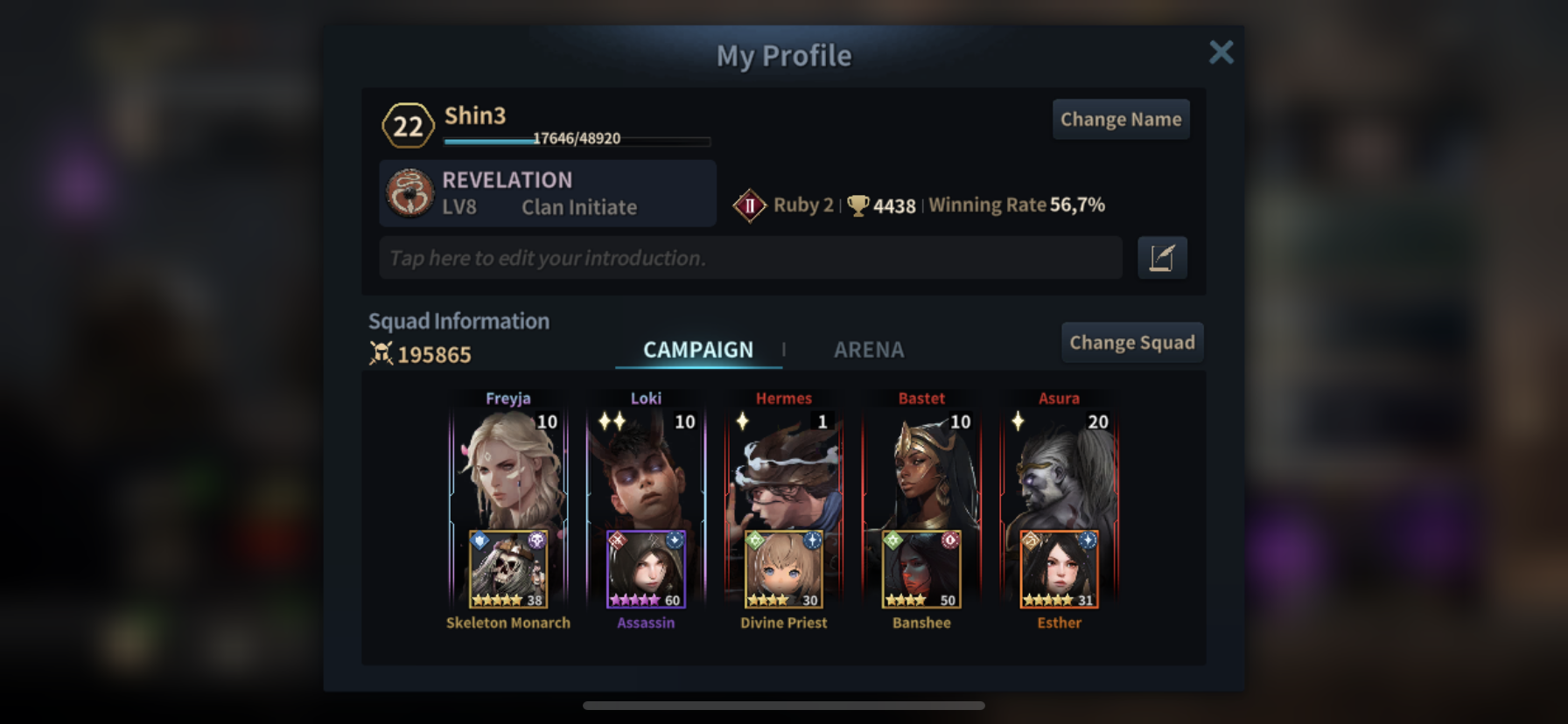The height and width of the screenshot is (724, 1568).
Task: Switch to the Arena squad tab
Action: coord(868,350)
